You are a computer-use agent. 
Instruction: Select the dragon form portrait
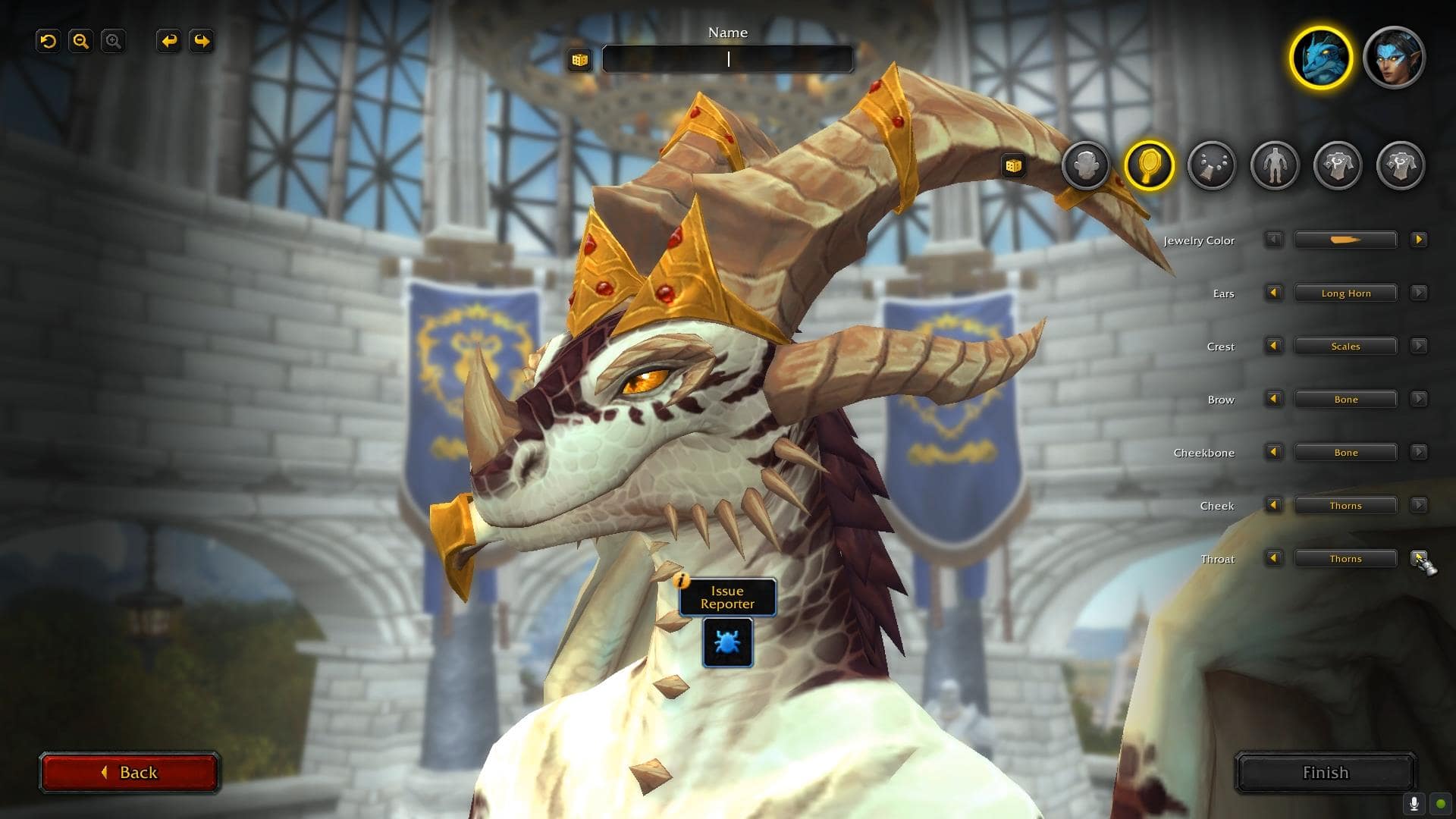click(x=1320, y=58)
